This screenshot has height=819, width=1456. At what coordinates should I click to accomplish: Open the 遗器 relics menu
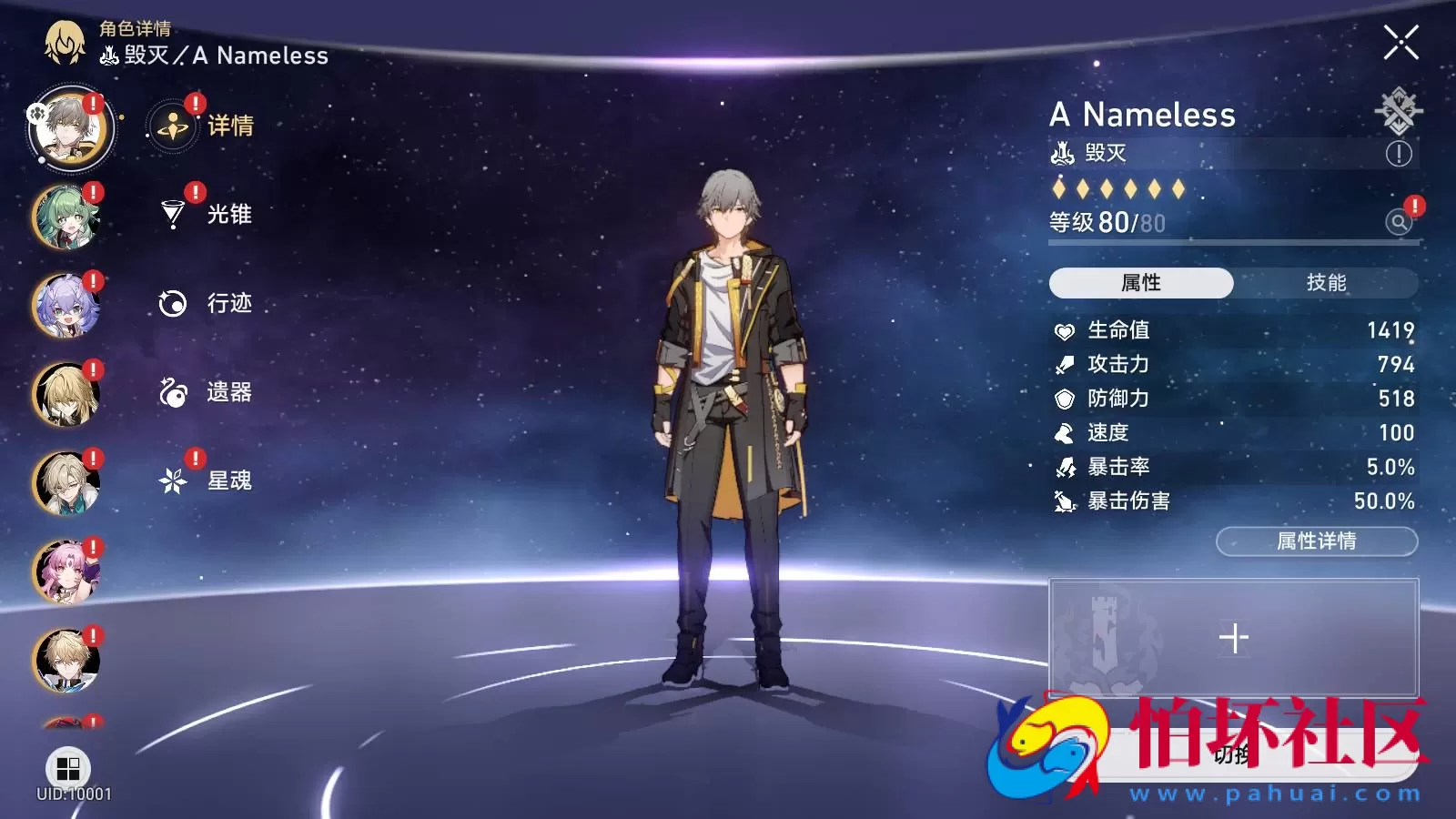205,392
